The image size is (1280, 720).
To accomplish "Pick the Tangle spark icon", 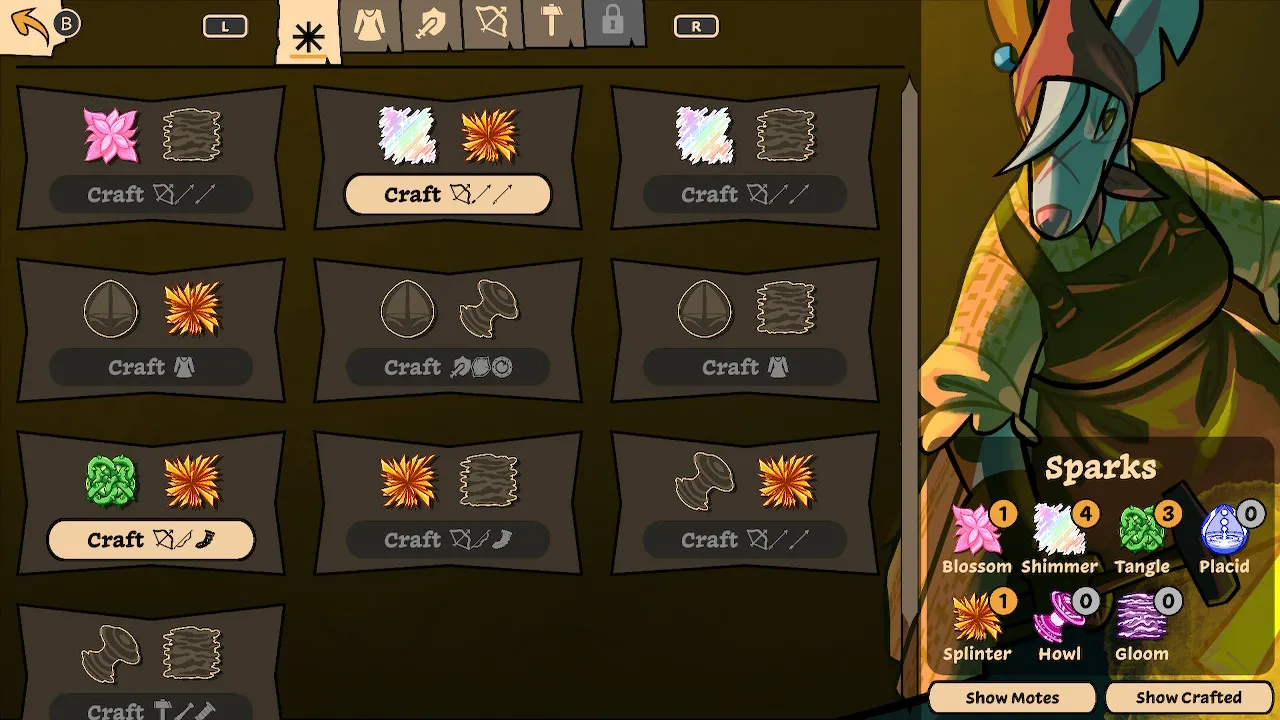I will (1141, 532).
